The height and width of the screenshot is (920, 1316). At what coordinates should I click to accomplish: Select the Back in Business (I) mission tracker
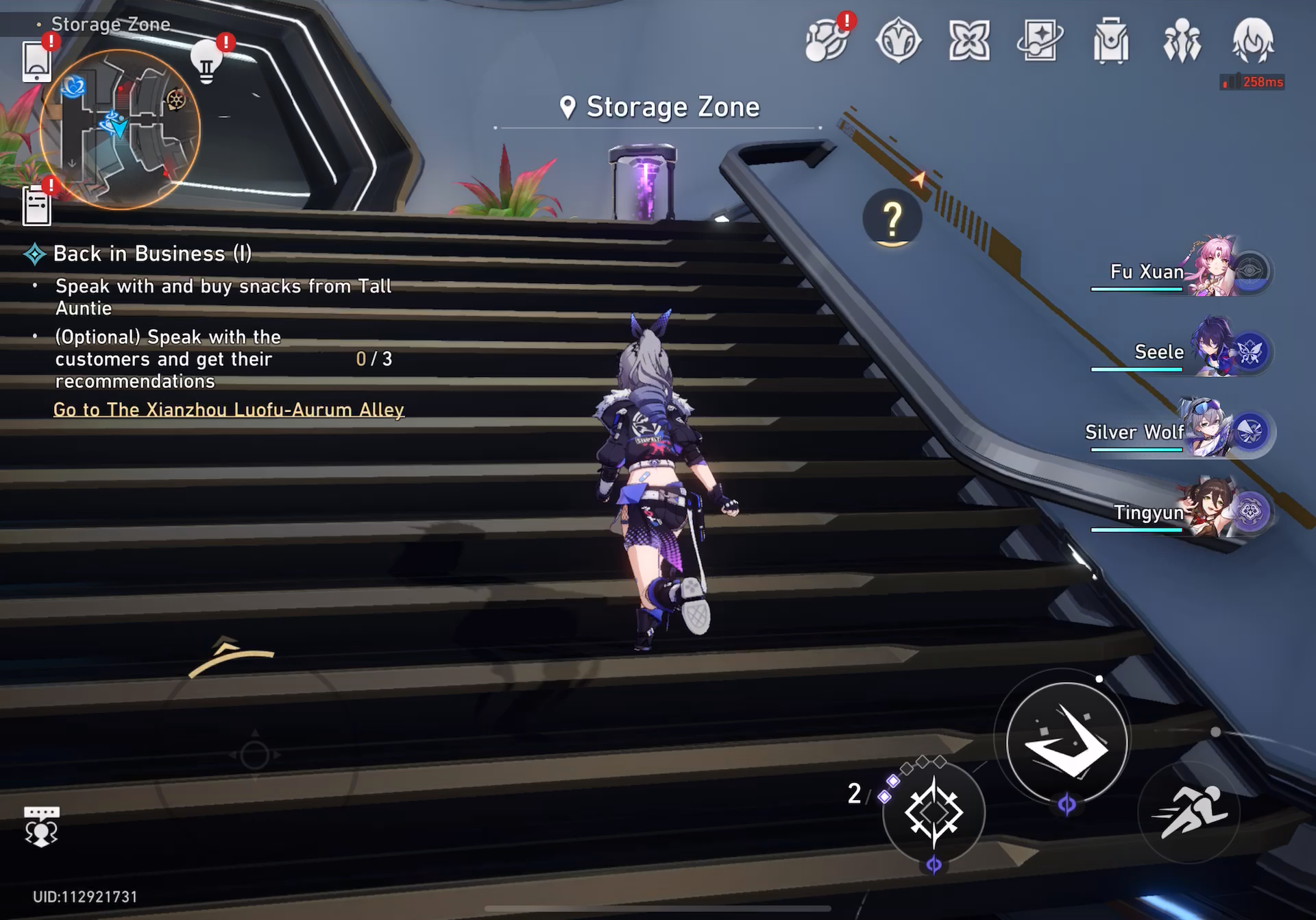pos(152,254)
